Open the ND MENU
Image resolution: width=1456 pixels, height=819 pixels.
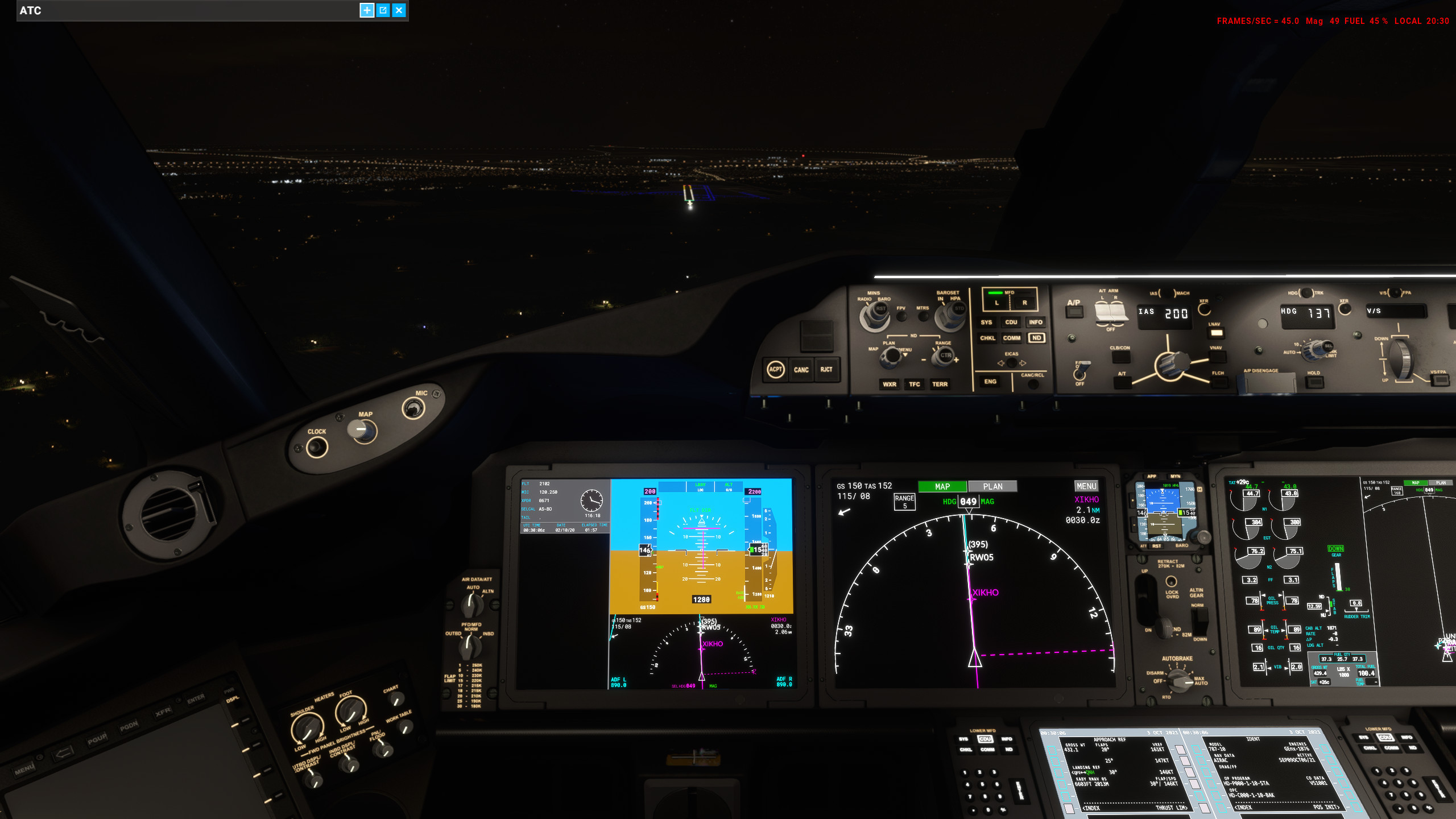1087,486
